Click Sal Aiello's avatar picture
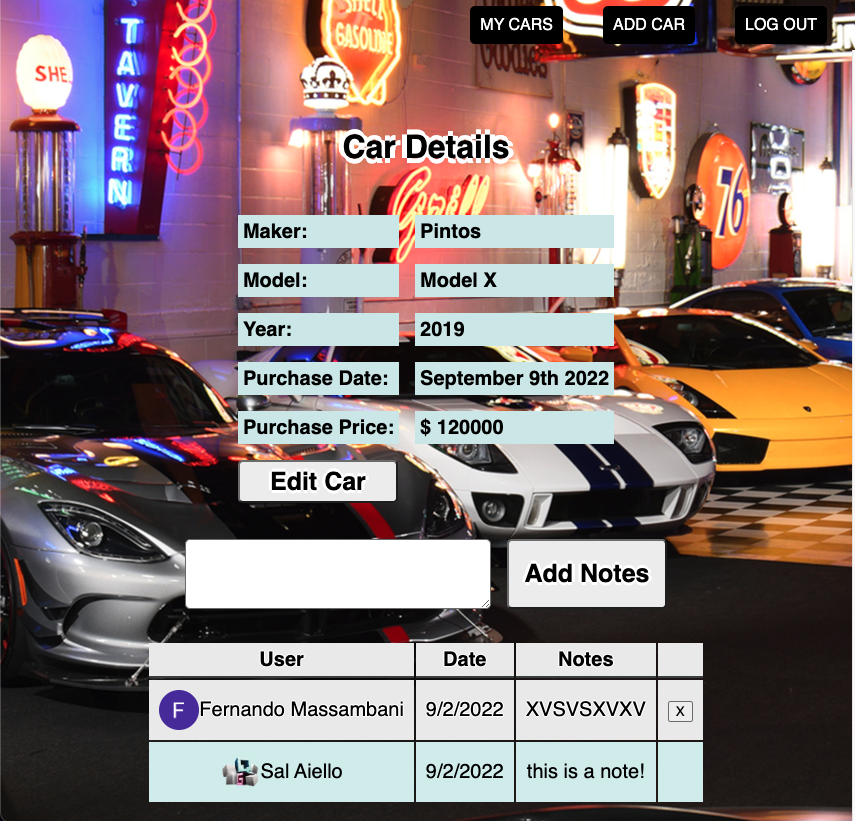 (x=240, y=771)
